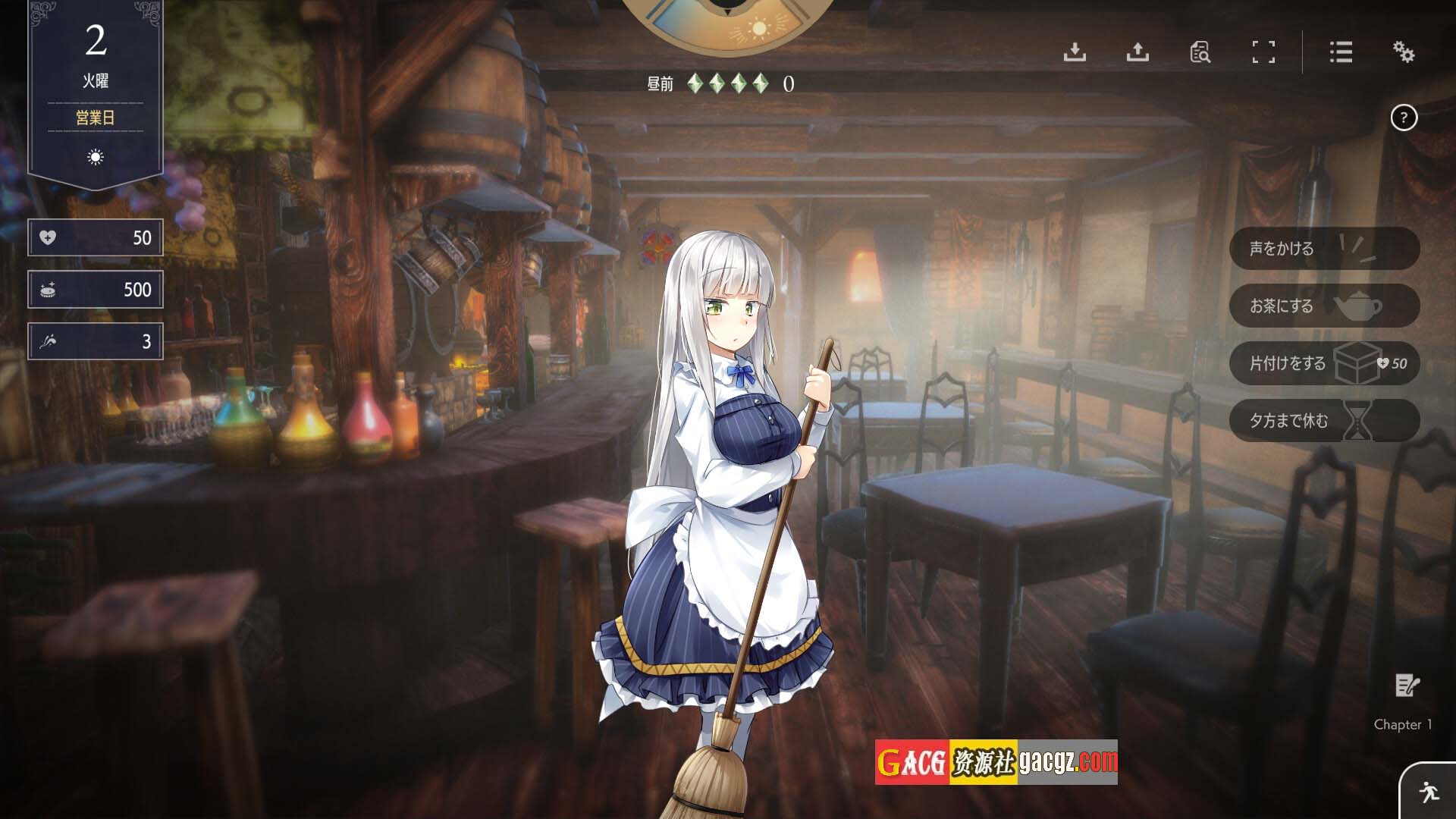Choose 夕方まで休む to rest
The width and height of the screenshot is (1456, 819).
point(1323,421)
